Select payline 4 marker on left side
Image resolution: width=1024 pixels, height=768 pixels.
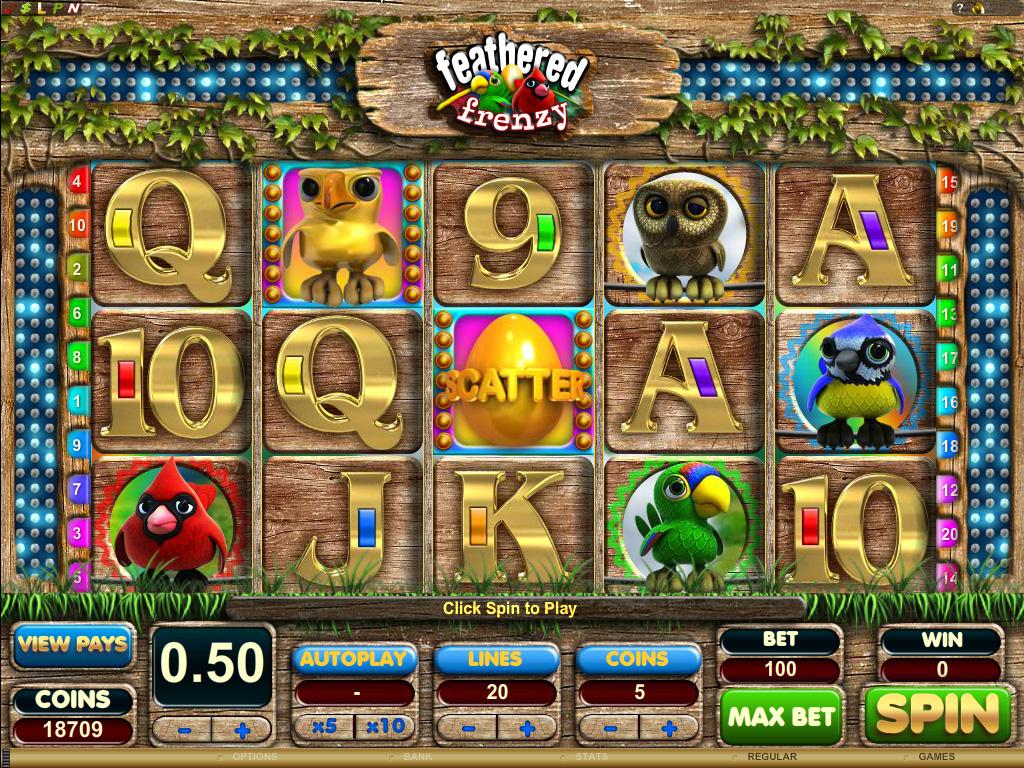point(78,182)
